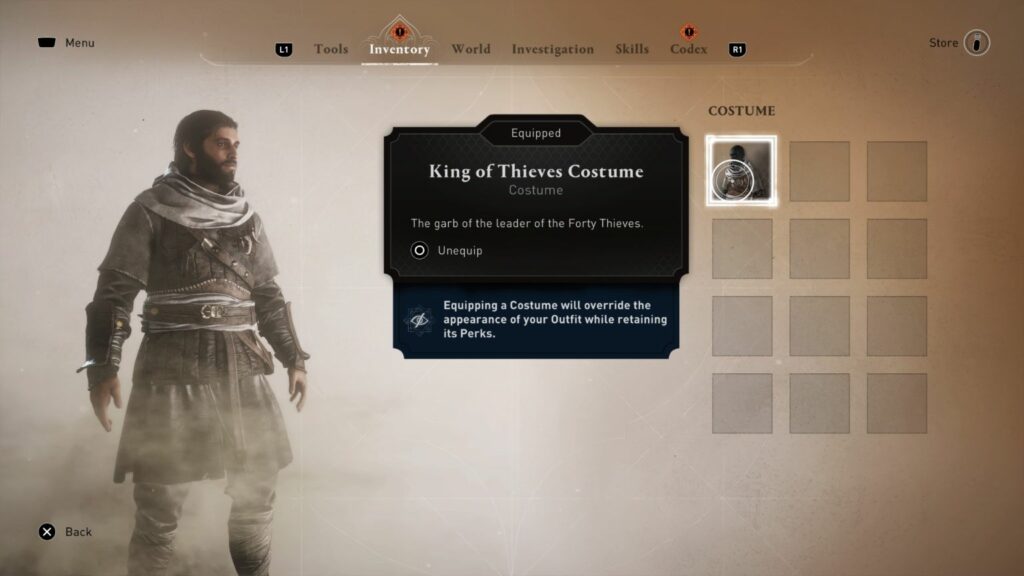Switch to the Tools tab
The height and width of the screenshot is (576, 1024).
[x=330, y=49]
